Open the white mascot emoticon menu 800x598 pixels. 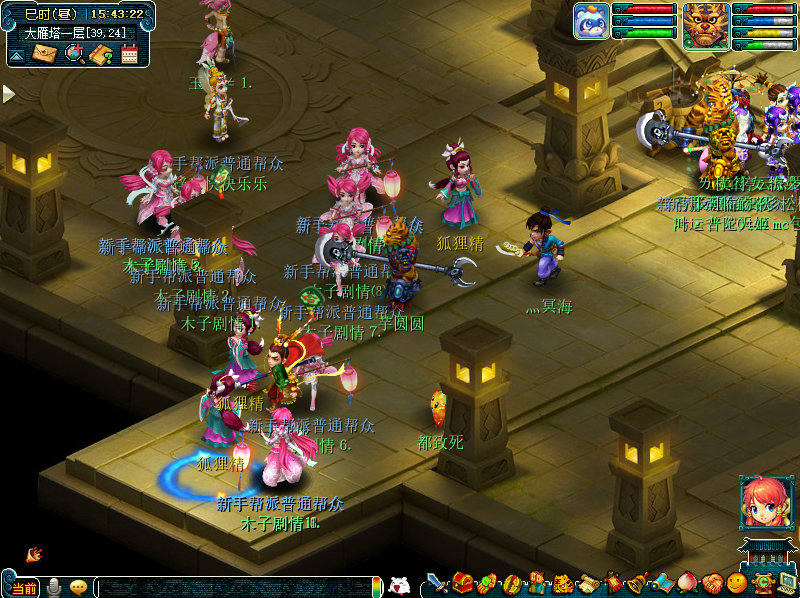pyautogui.click(x=399, y=586)
